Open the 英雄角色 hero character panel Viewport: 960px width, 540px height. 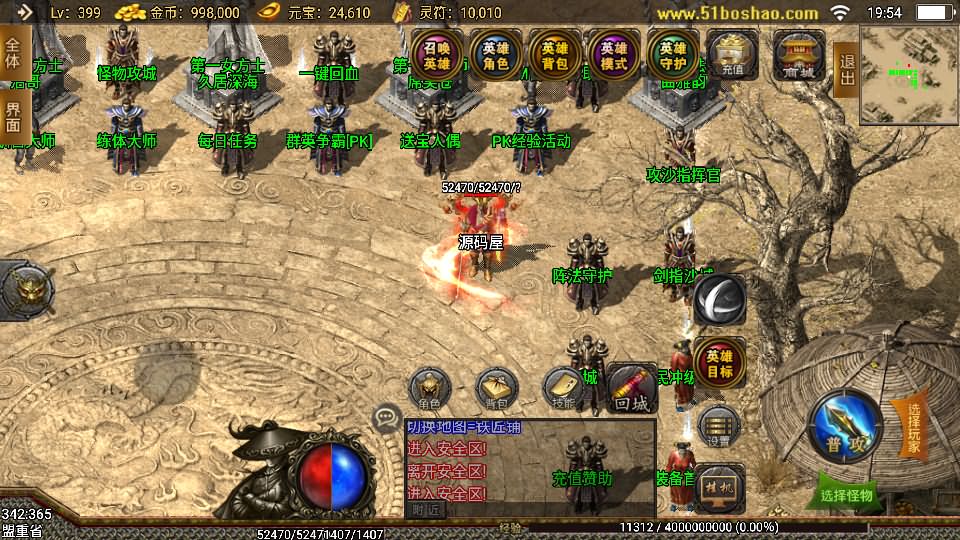pyautogui.click(x=495, y=55)
